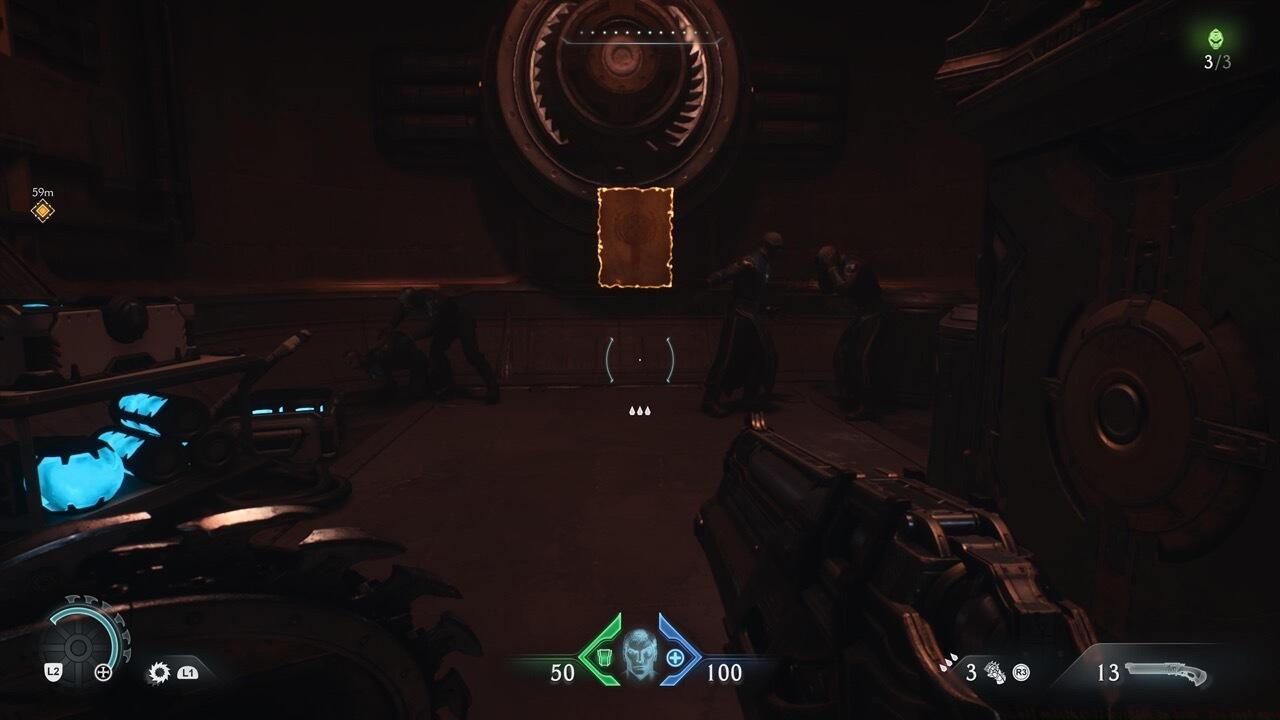Image resolution: width=1280 pixels, height=720 pixels.
Task: Click the L1 button prompt badge
Action: pyautogui.click(x=190, y=673)
